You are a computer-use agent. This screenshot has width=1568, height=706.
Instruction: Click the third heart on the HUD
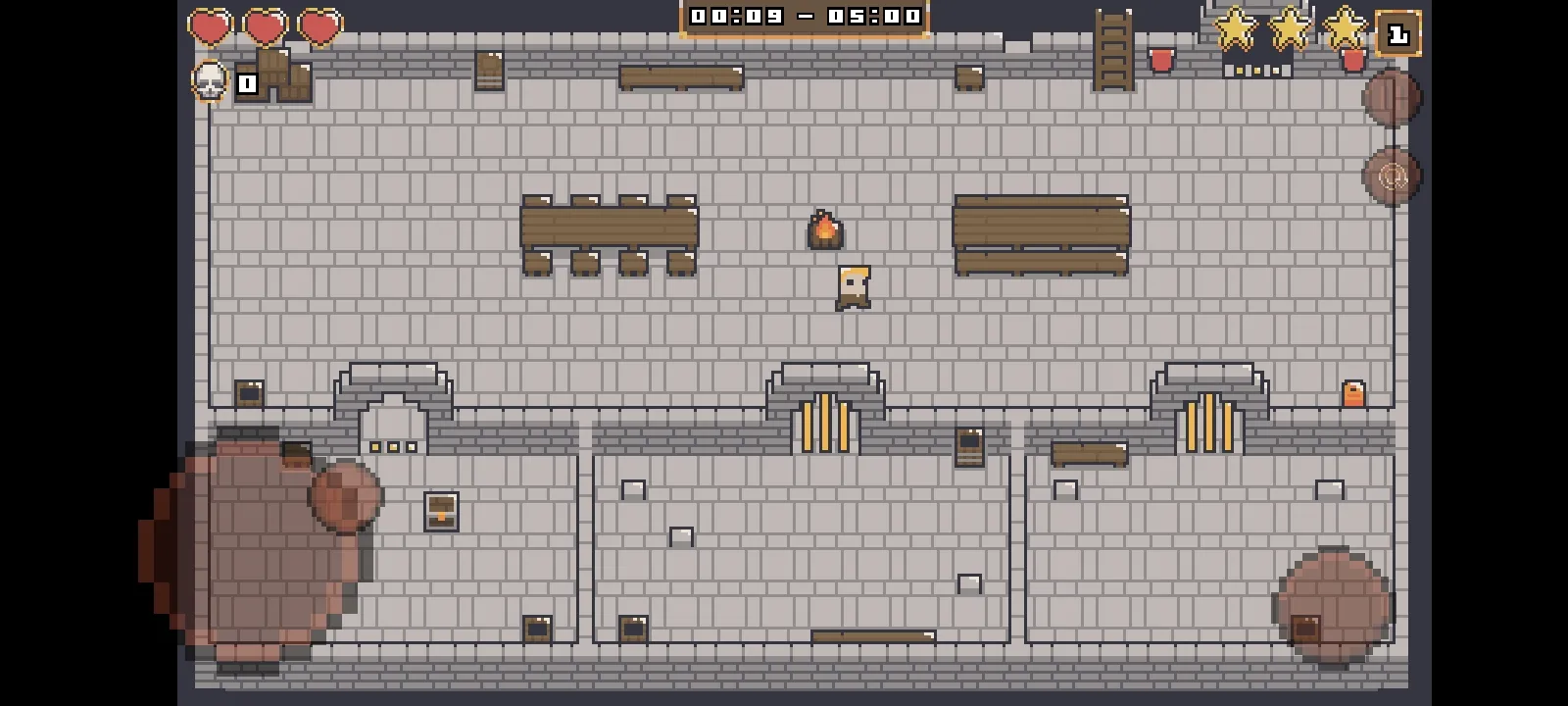(x=317, y=26)
